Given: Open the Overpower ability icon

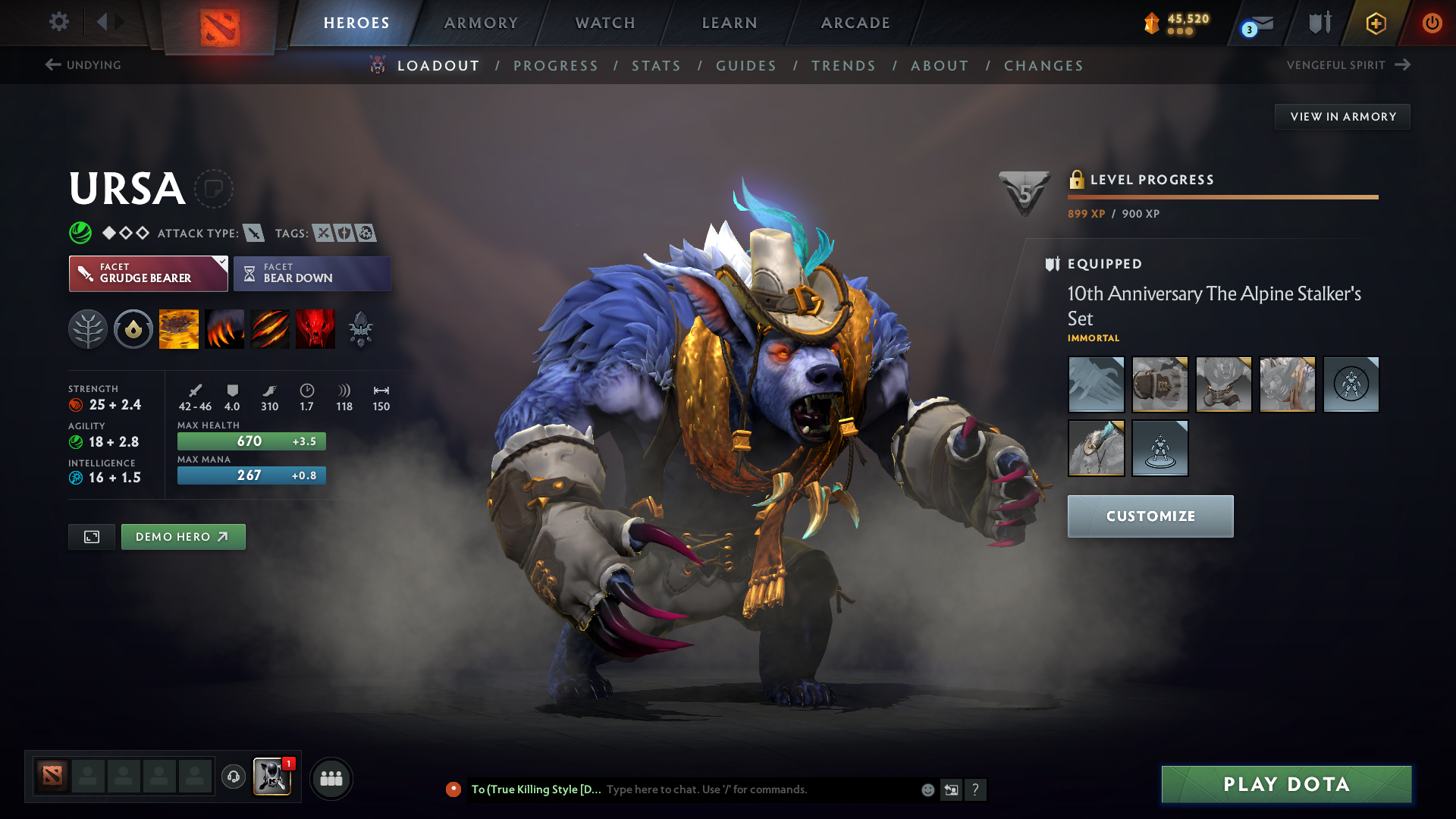Looking at the screenshot, I should [224, 328].
